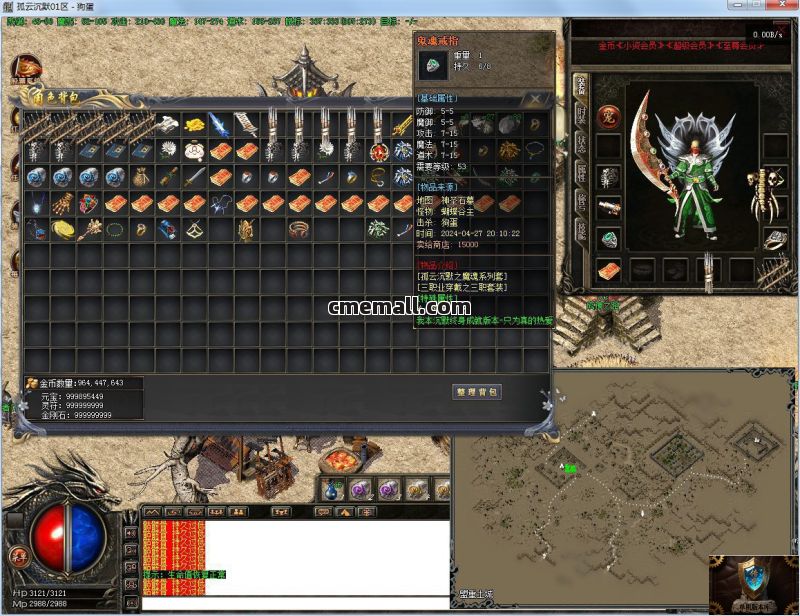Open the 状态 status tab

pyautogui.click(x=581, y=143)
